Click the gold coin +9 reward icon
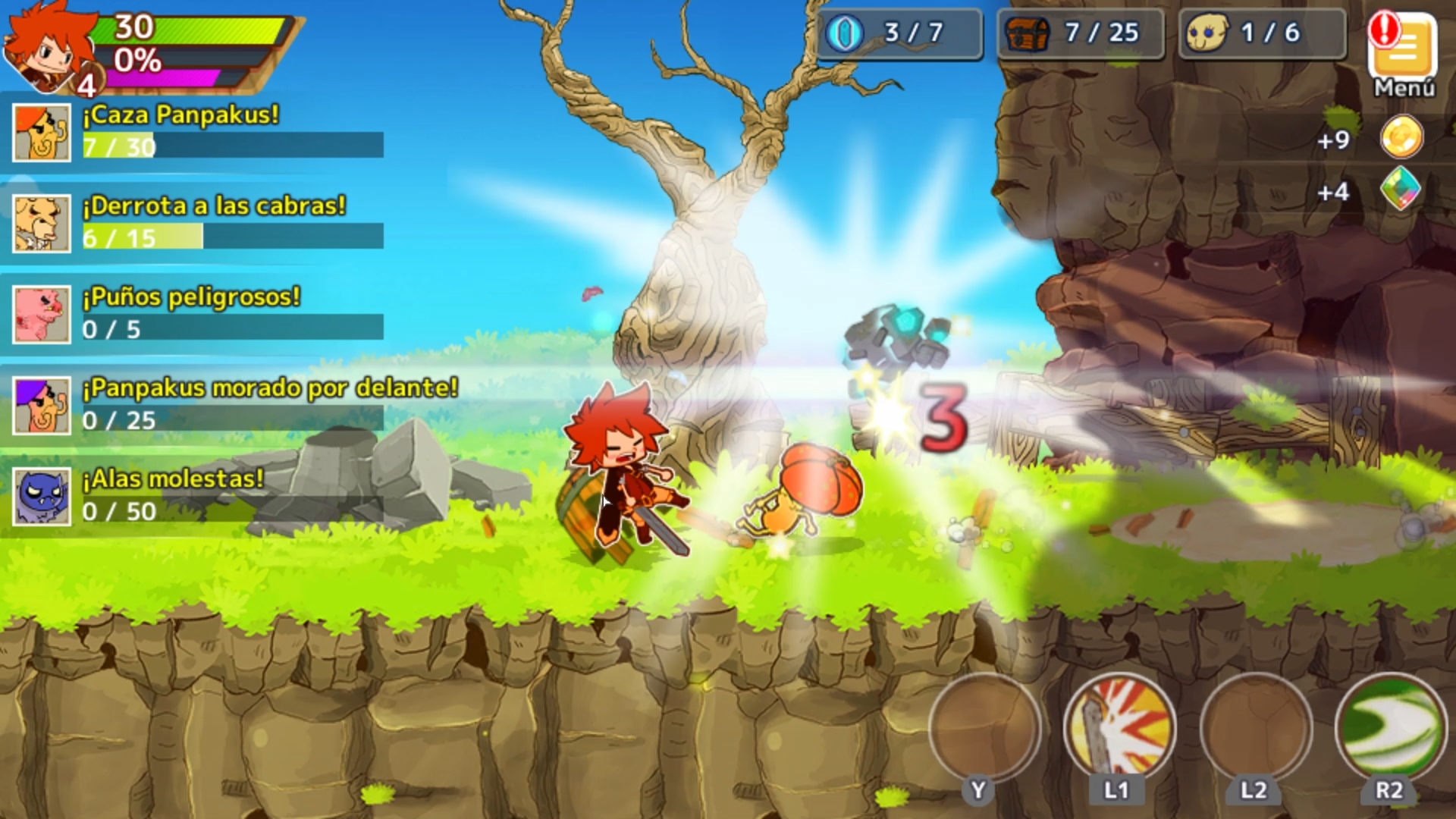 pyautogui.click(x=1402, y=136)
